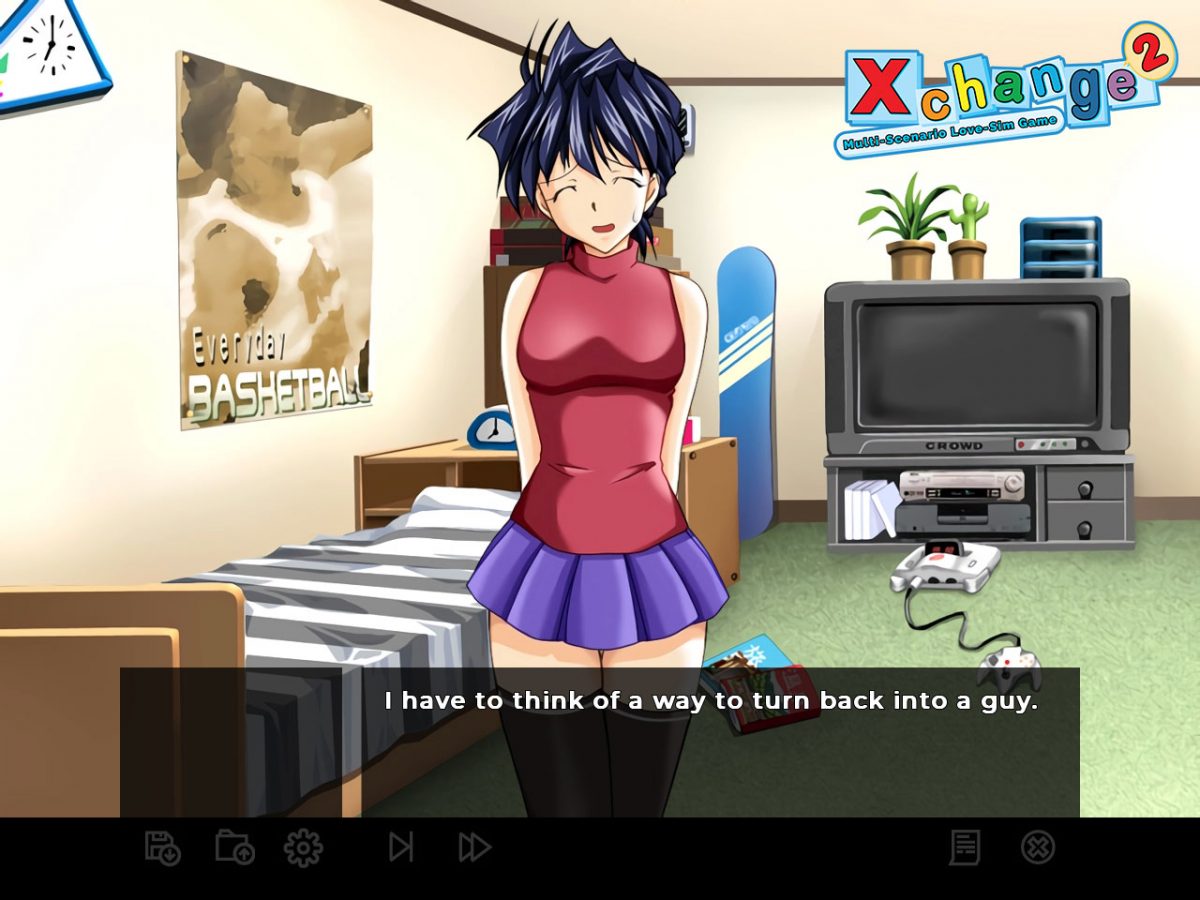Activate the fast-forward double arrow icon
Screen dimensions: 1200x900
[x=474, y=848]
